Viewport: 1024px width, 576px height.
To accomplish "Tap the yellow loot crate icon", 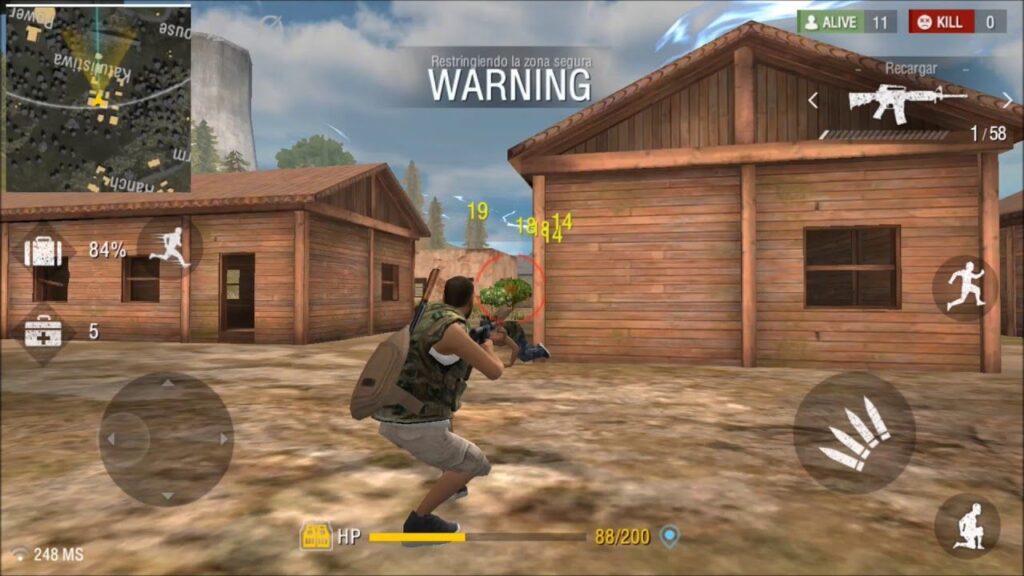I will pos(316,537).
